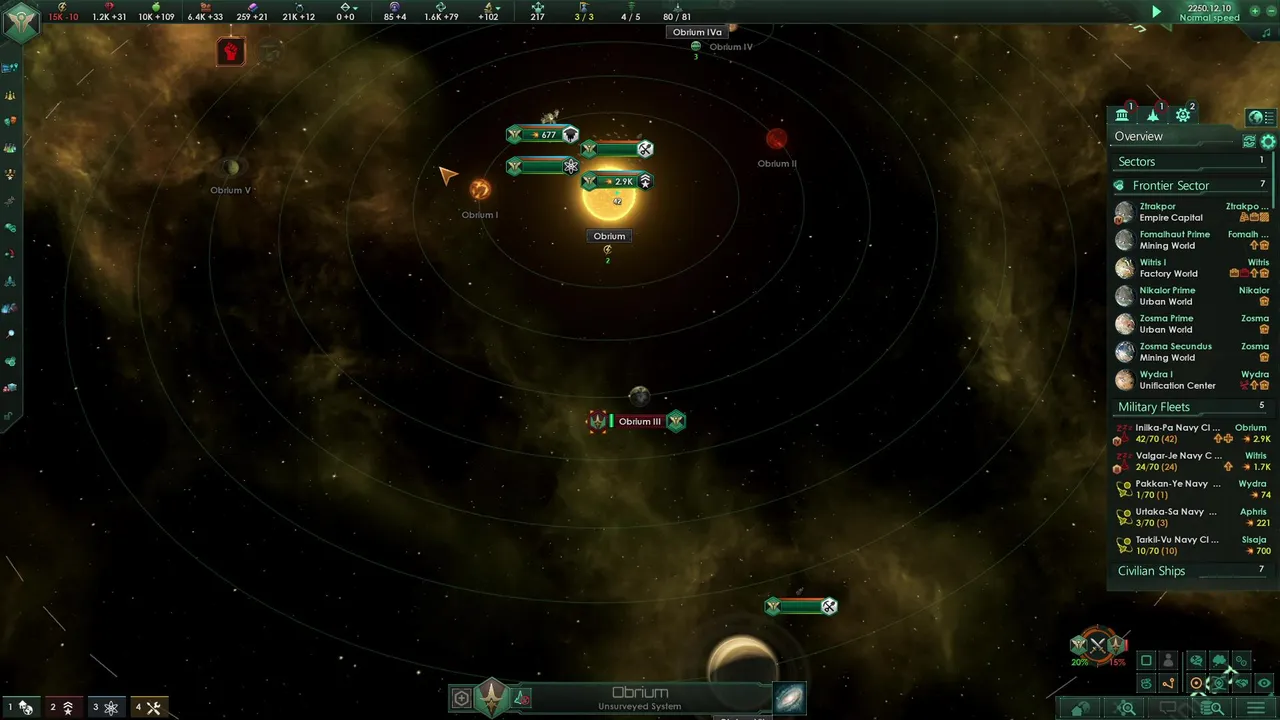Toggle the eye icon map mode button
Image resolution: width=1280 pixels, height=720 pixels.
[1265, 684]
